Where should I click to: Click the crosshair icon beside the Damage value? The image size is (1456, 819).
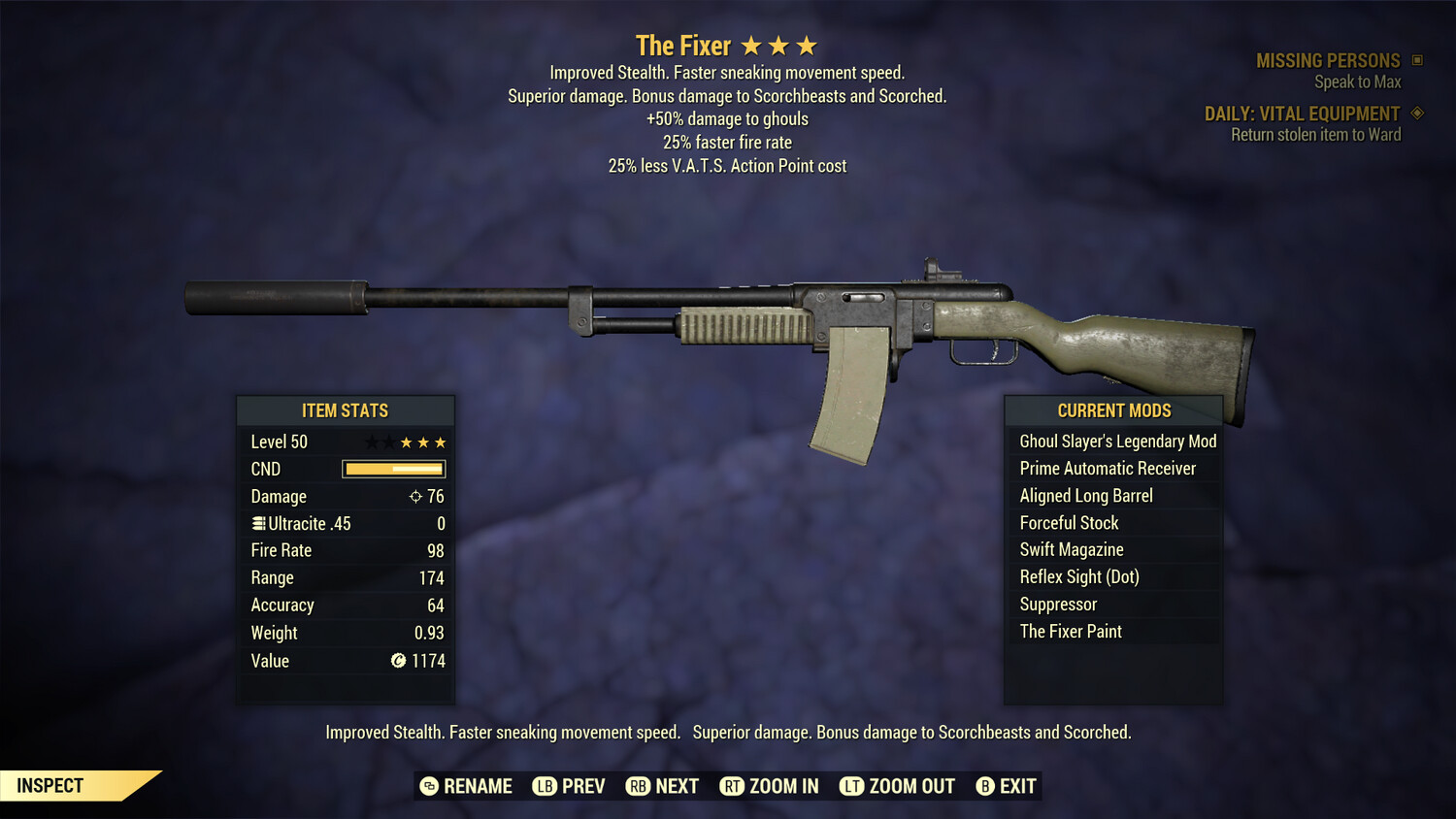click(416, 496)
